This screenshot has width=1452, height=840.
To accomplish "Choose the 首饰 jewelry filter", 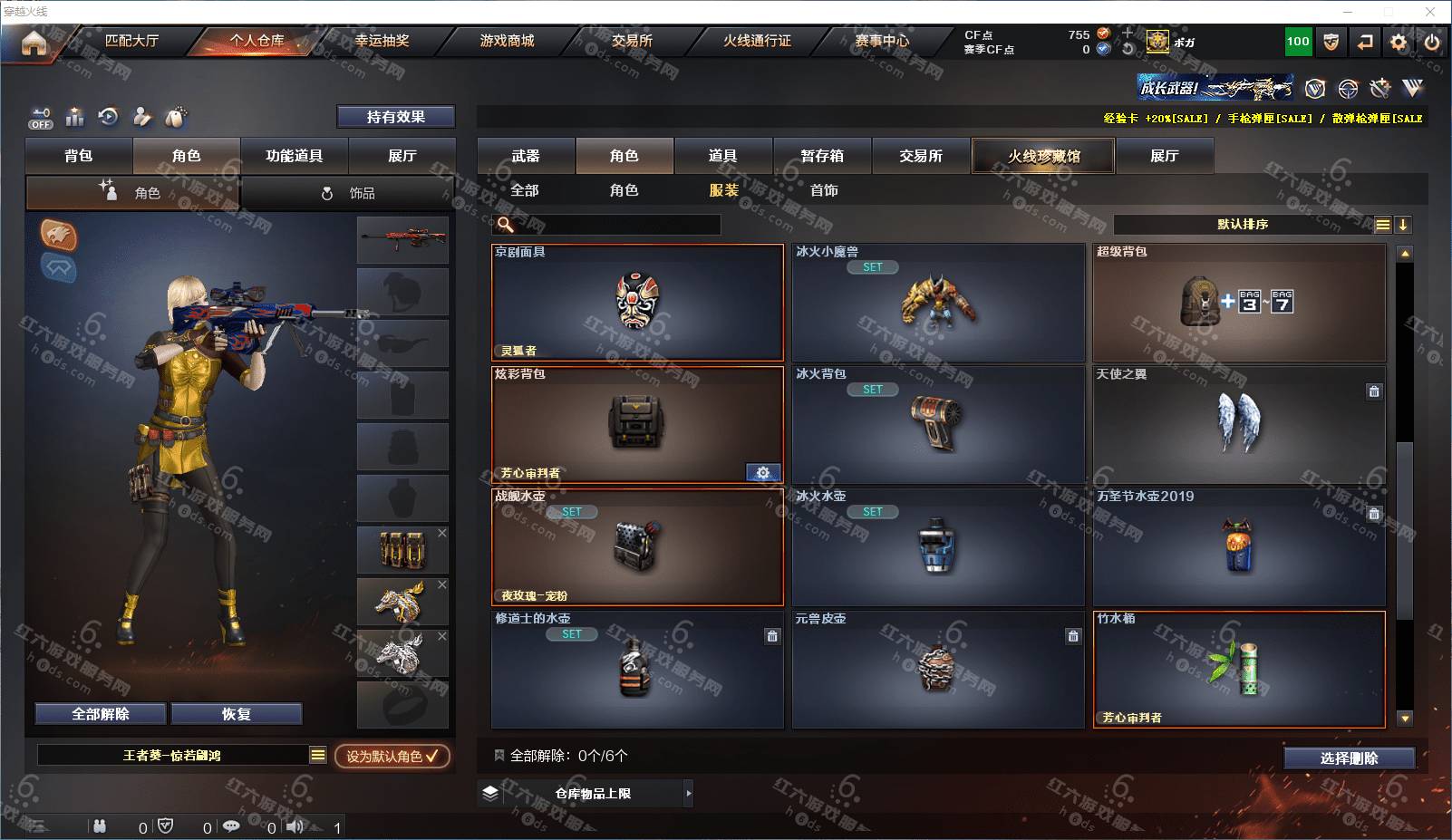I will point(824,190).
